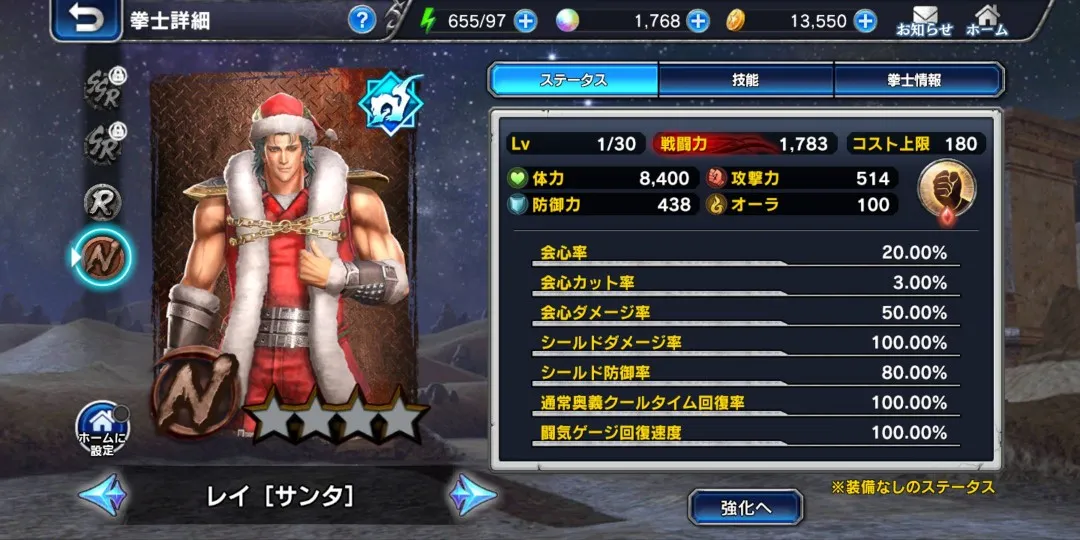Screen dimensions: 1080x540
Task: Select the highlighted N rarity badge
Action: point(101,257)
